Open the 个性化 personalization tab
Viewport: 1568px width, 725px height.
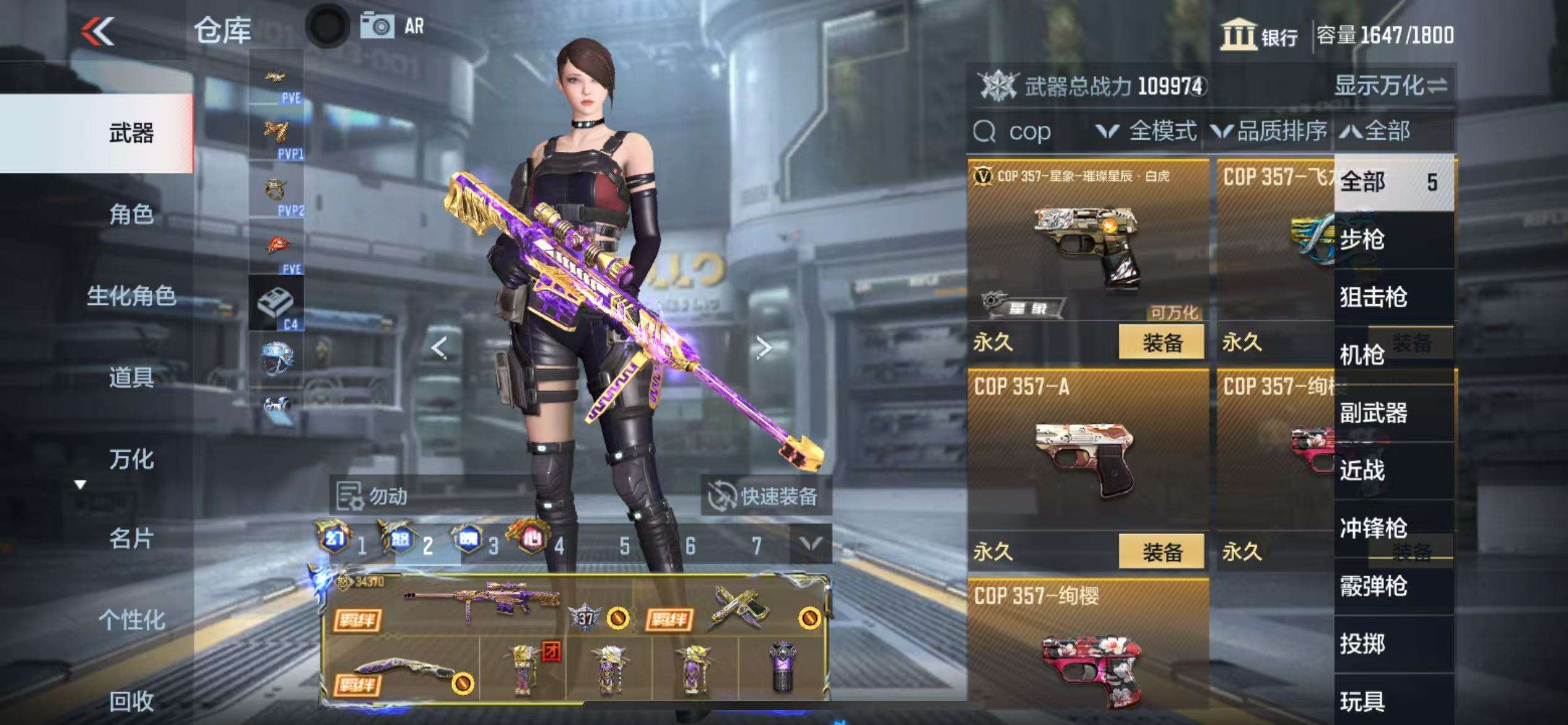coord(131,620)
